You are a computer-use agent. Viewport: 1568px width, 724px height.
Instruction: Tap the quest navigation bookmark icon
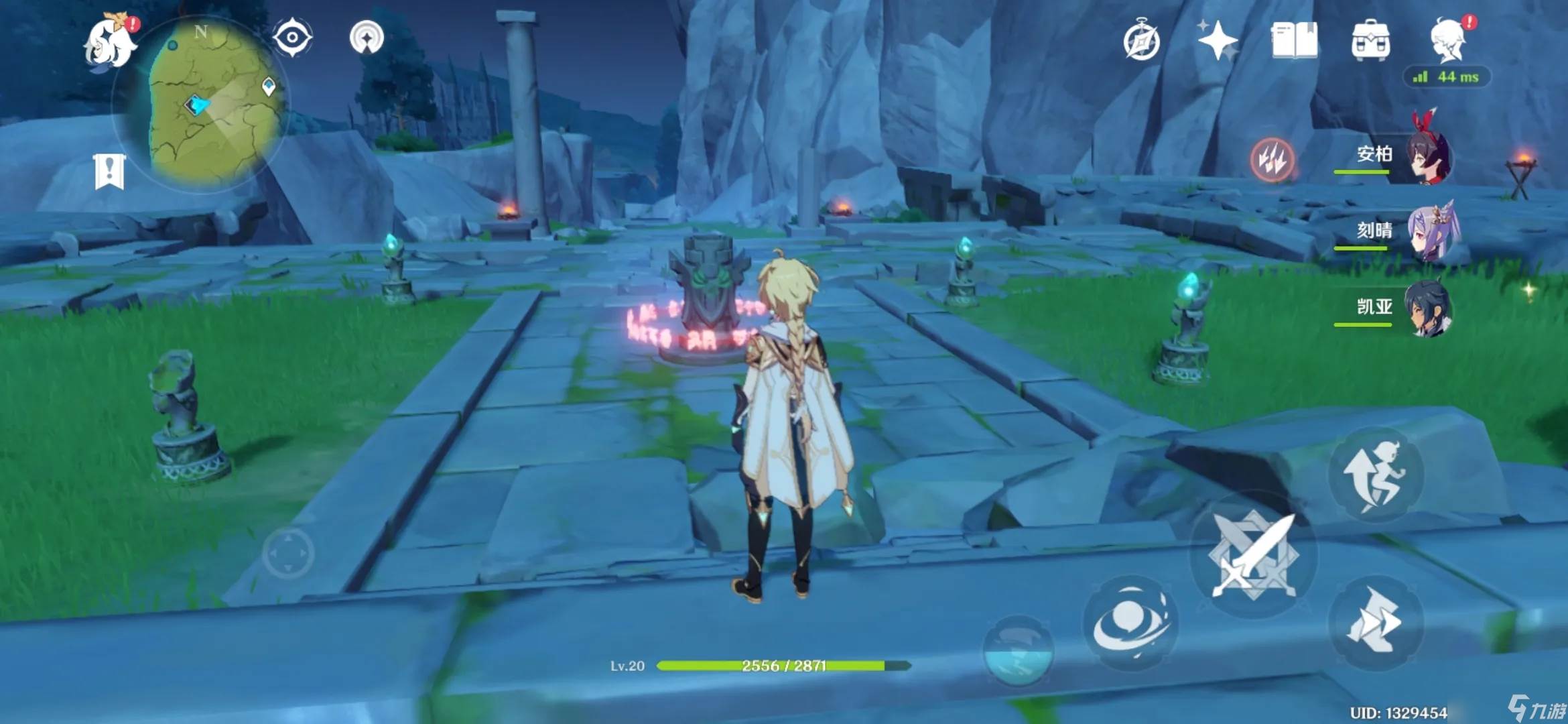[x=110, y=172]
